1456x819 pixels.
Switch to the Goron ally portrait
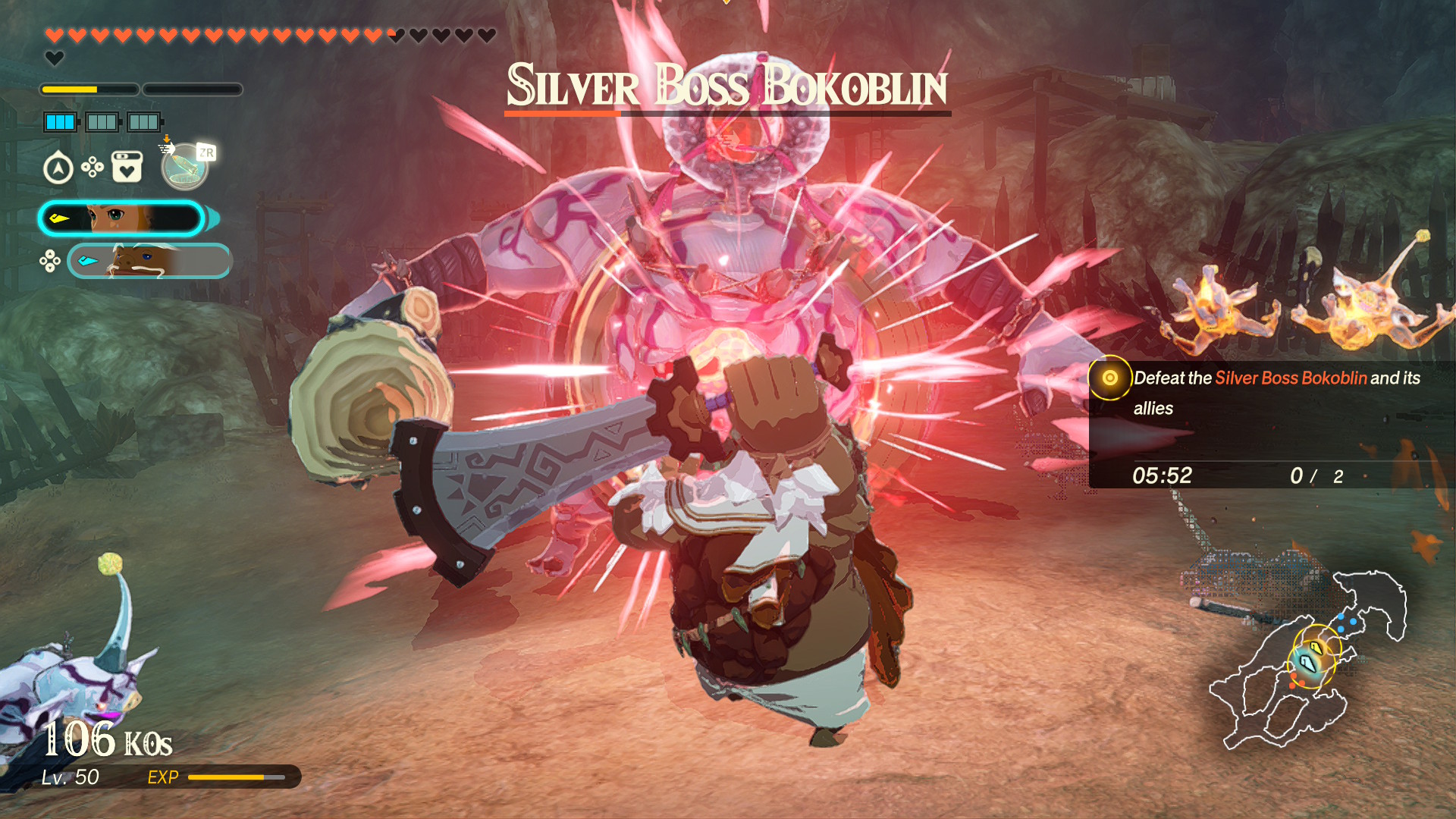[x=149, y=261]
